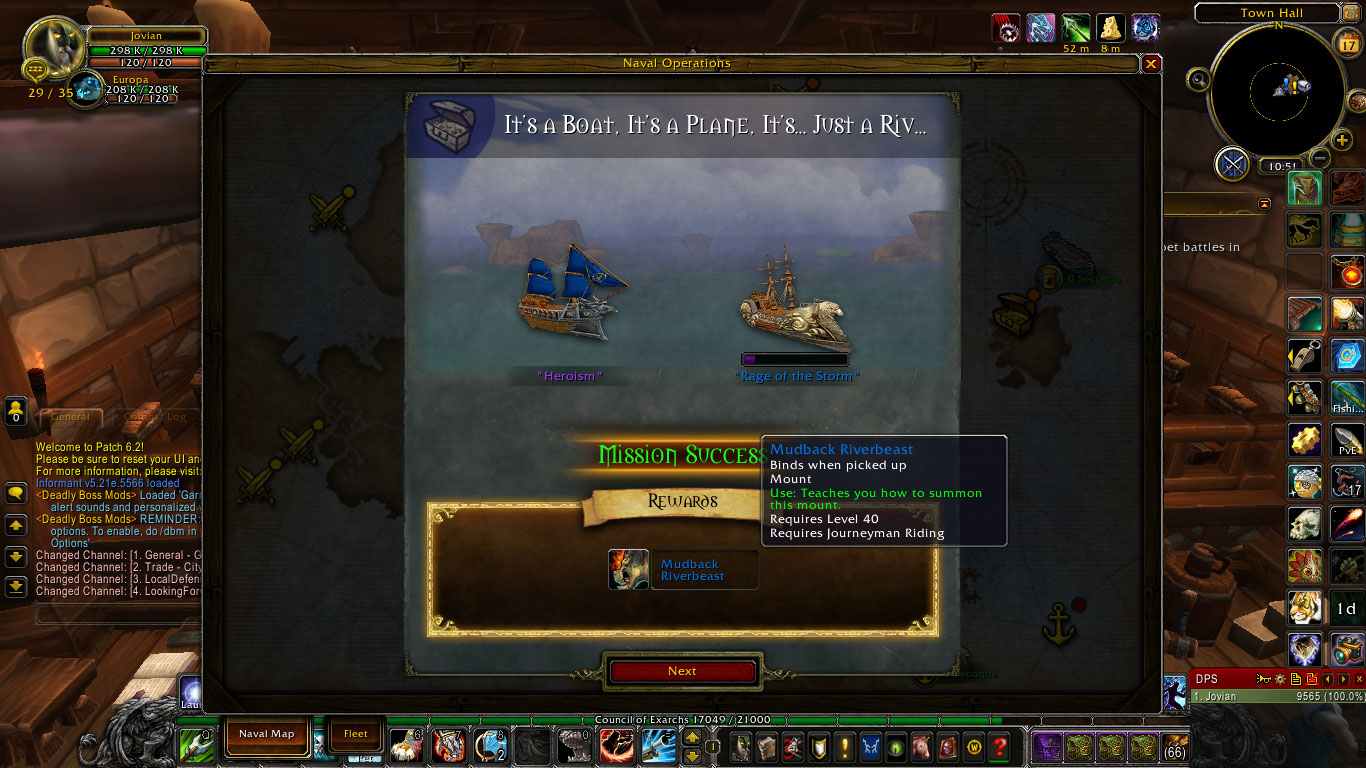Open the chat speech bubble menu
1366x768 pixels.
[16, 493]
